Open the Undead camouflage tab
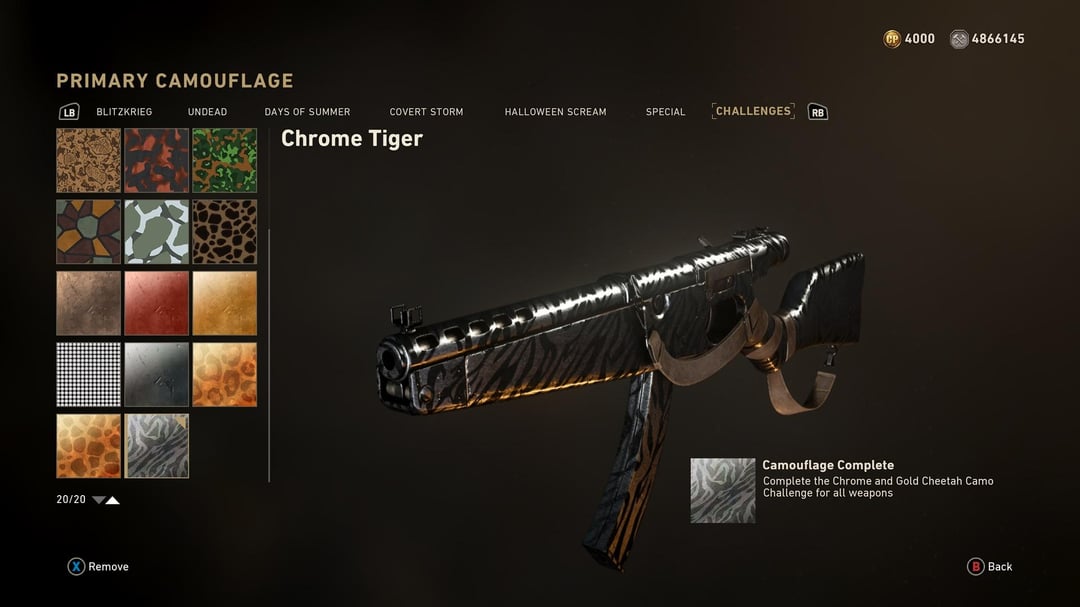 [207, 112]
